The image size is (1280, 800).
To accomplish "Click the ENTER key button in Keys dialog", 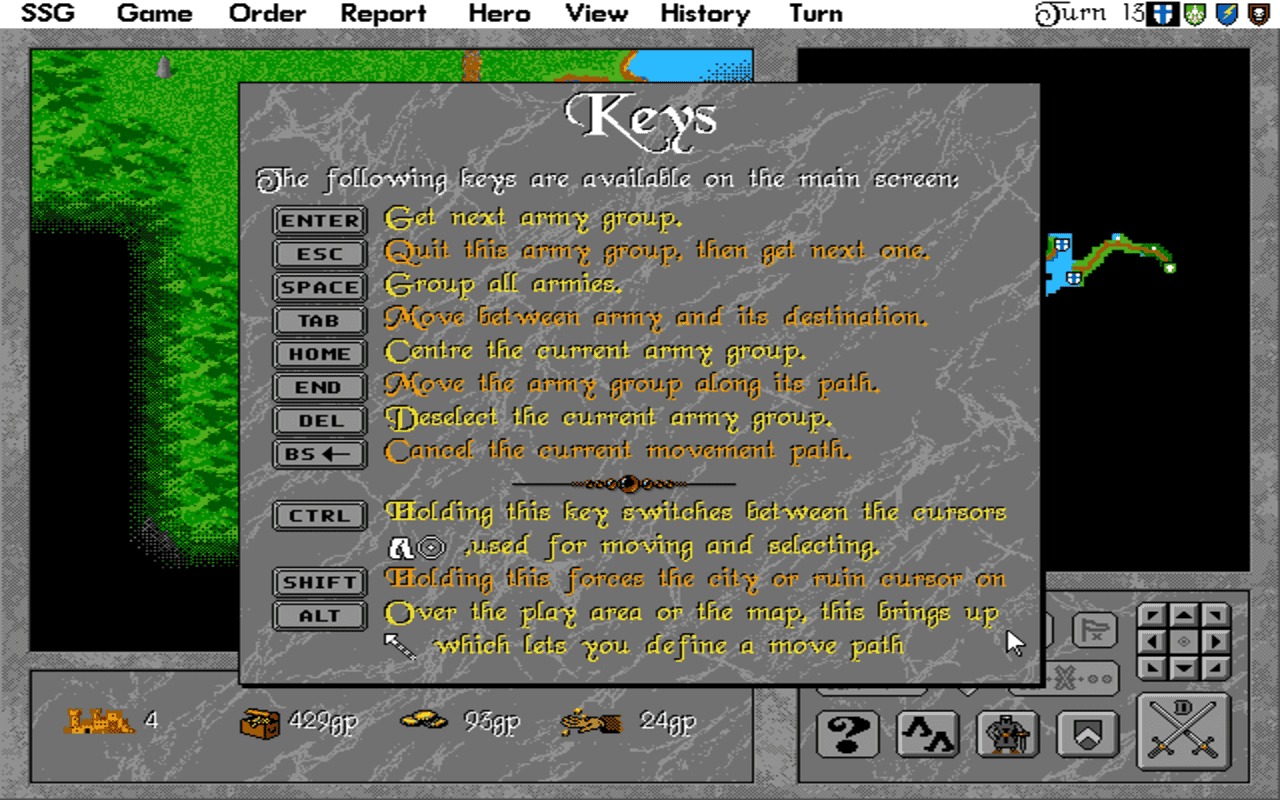I will coord(318,220).
